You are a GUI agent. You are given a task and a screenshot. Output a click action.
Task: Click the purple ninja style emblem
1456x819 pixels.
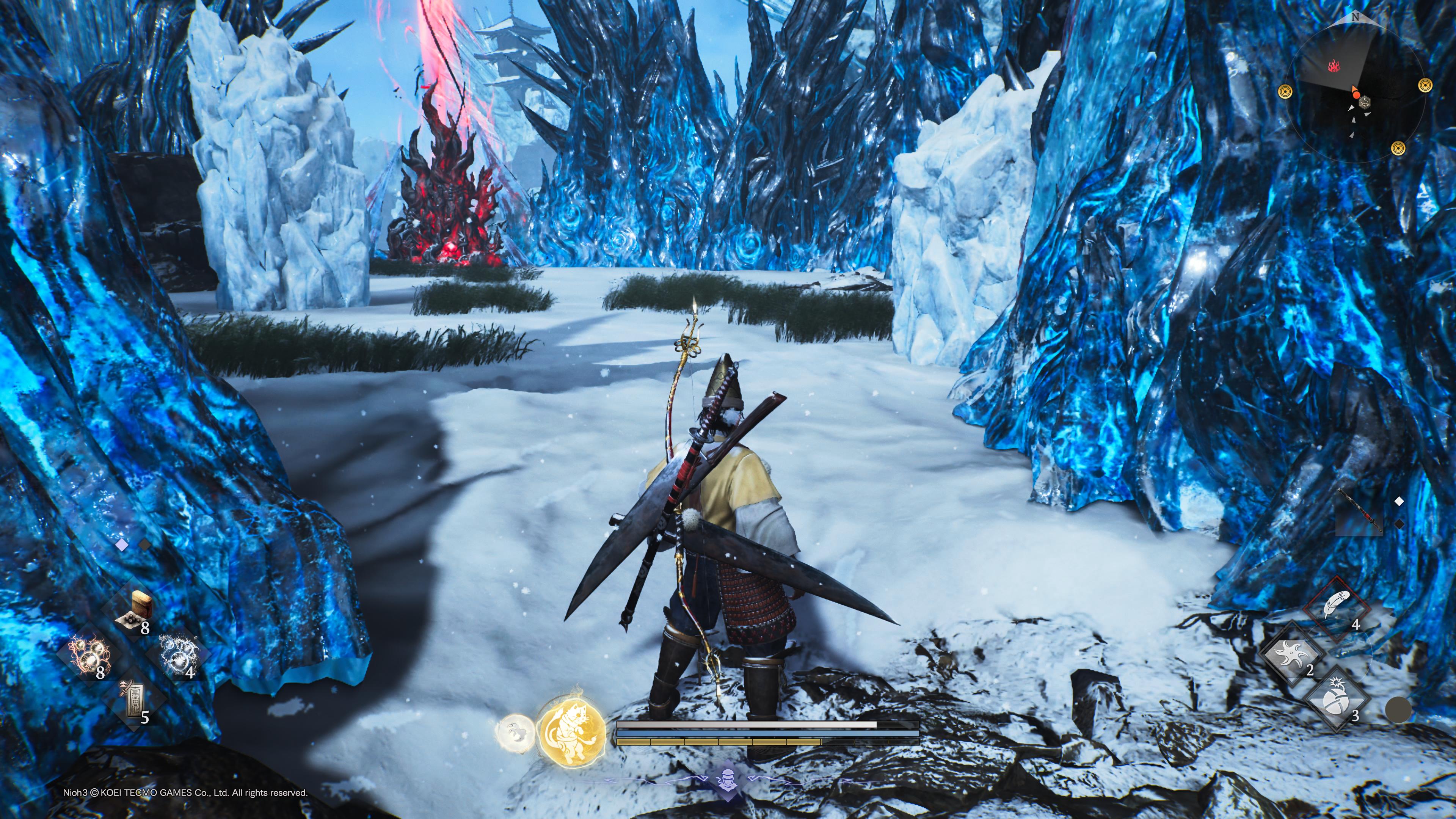tap(727, 781)
